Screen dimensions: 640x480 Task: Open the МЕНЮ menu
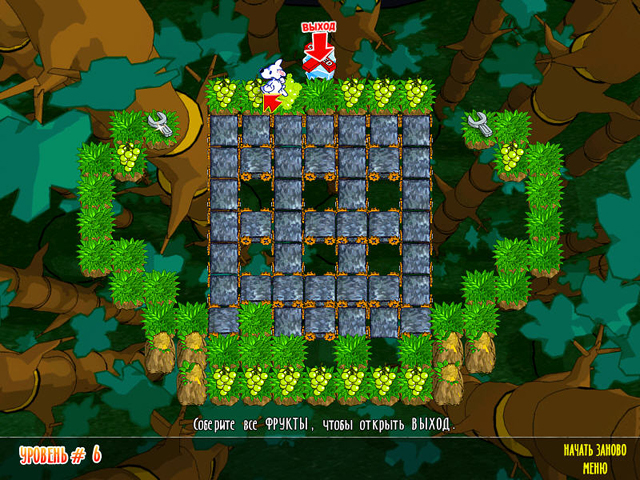pos(594,466)
